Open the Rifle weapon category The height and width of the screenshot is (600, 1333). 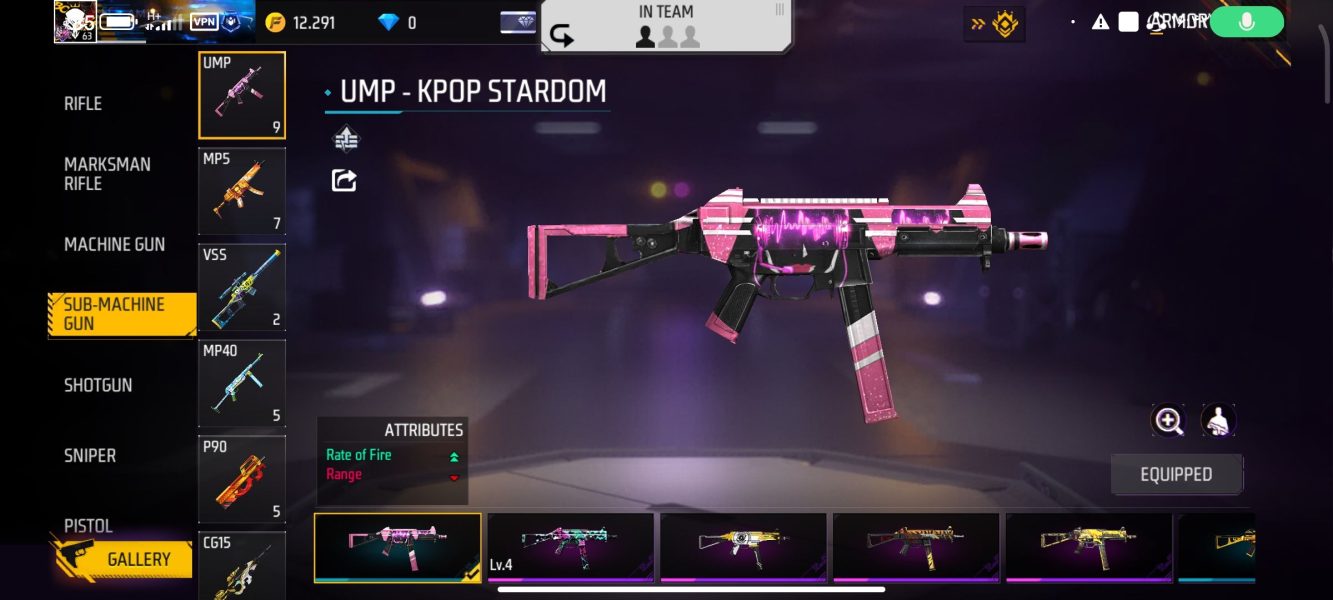(83, 104)
